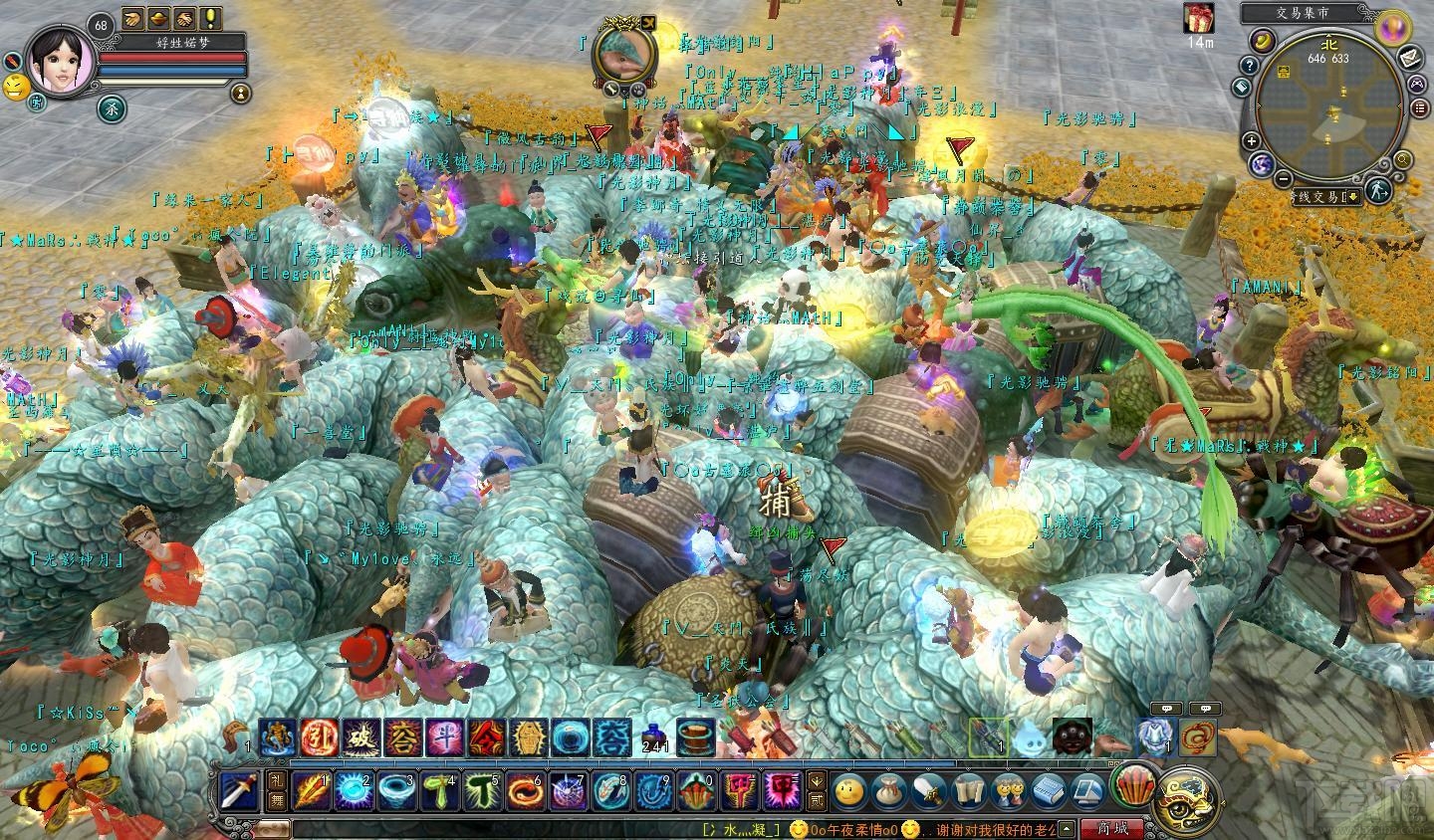Open the smiley face emote button

(849, 792)
